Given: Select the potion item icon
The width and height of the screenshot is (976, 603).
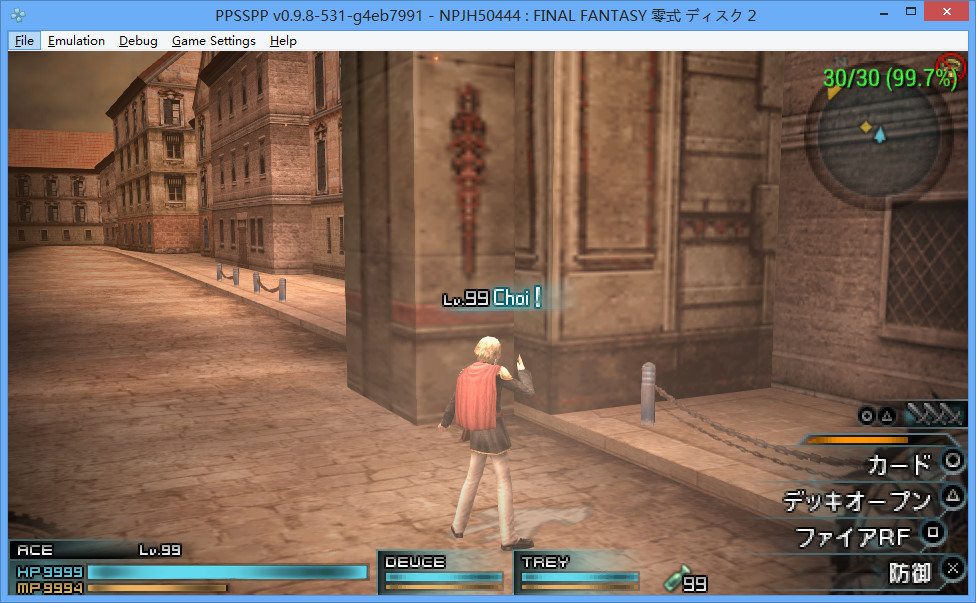Looking at the screenshot, I should [x=675, y=579].
